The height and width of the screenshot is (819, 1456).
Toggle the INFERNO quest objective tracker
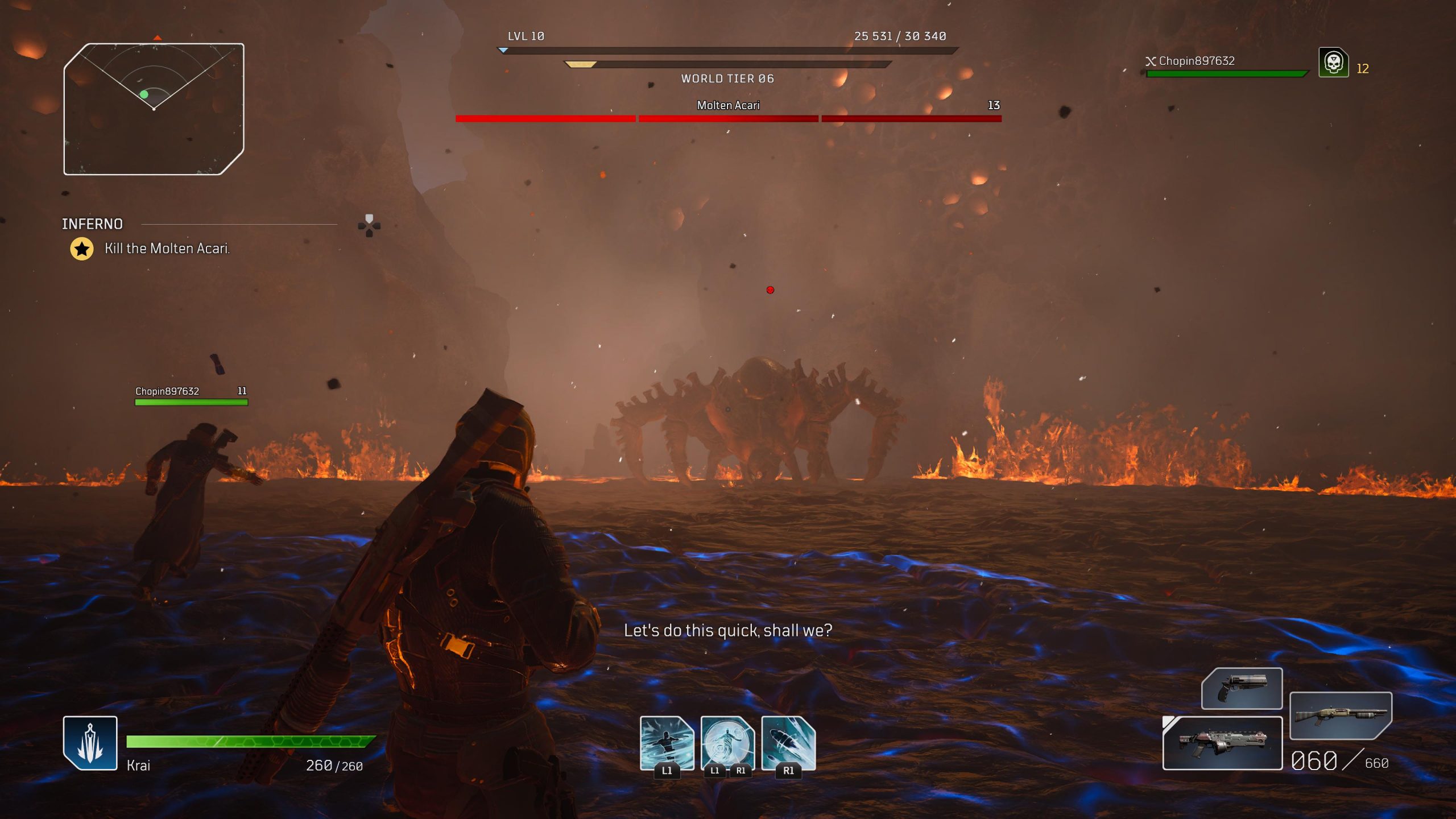[x=91, y=224]
